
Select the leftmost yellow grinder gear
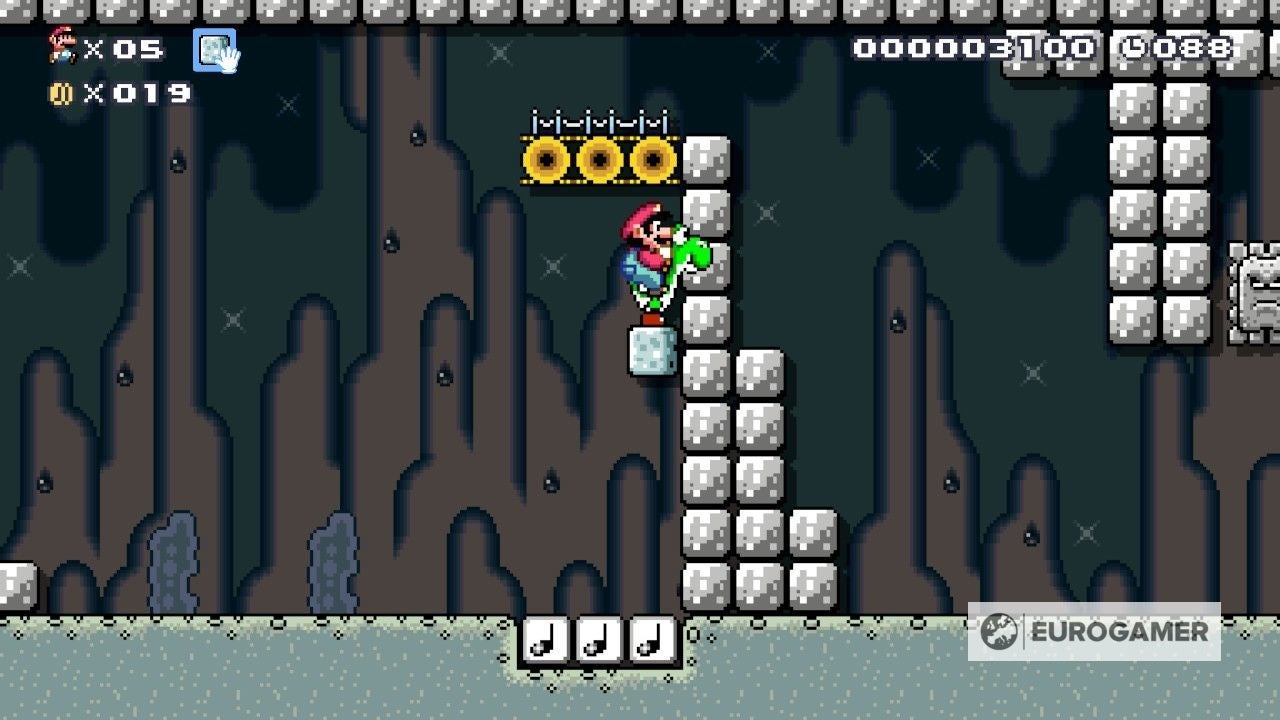548,159
